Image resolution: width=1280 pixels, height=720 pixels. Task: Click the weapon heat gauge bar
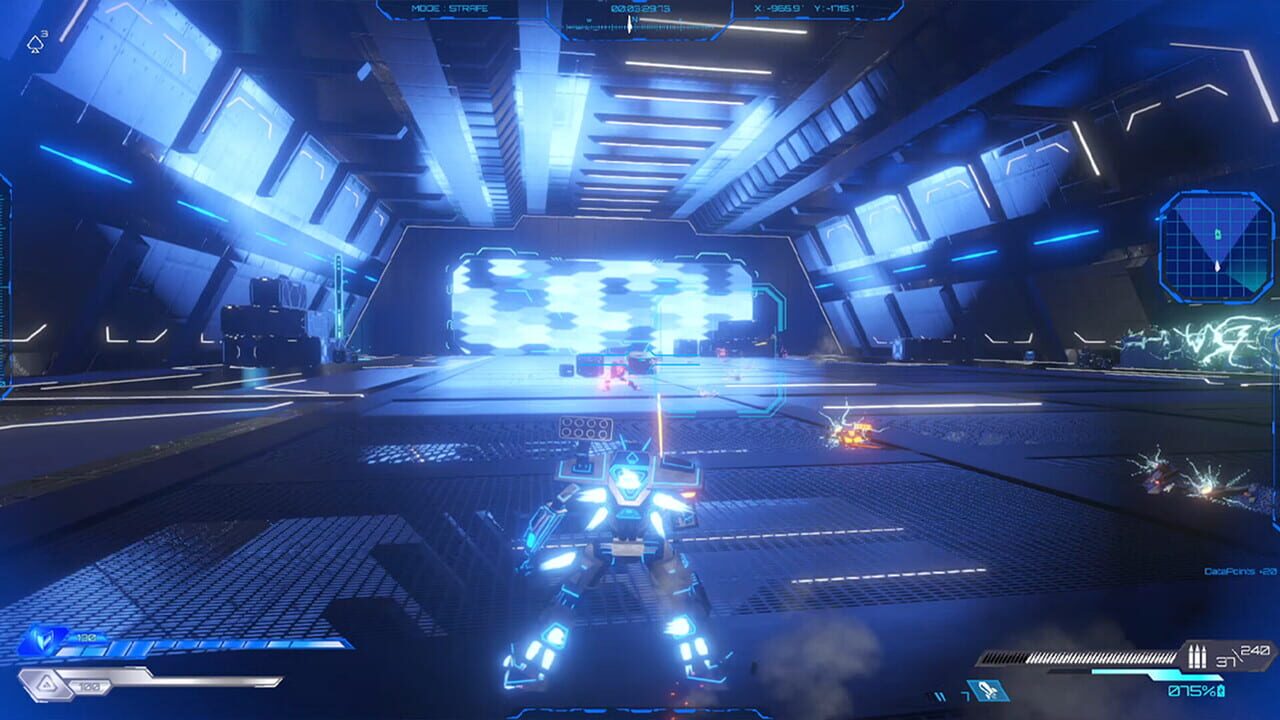1080,655
